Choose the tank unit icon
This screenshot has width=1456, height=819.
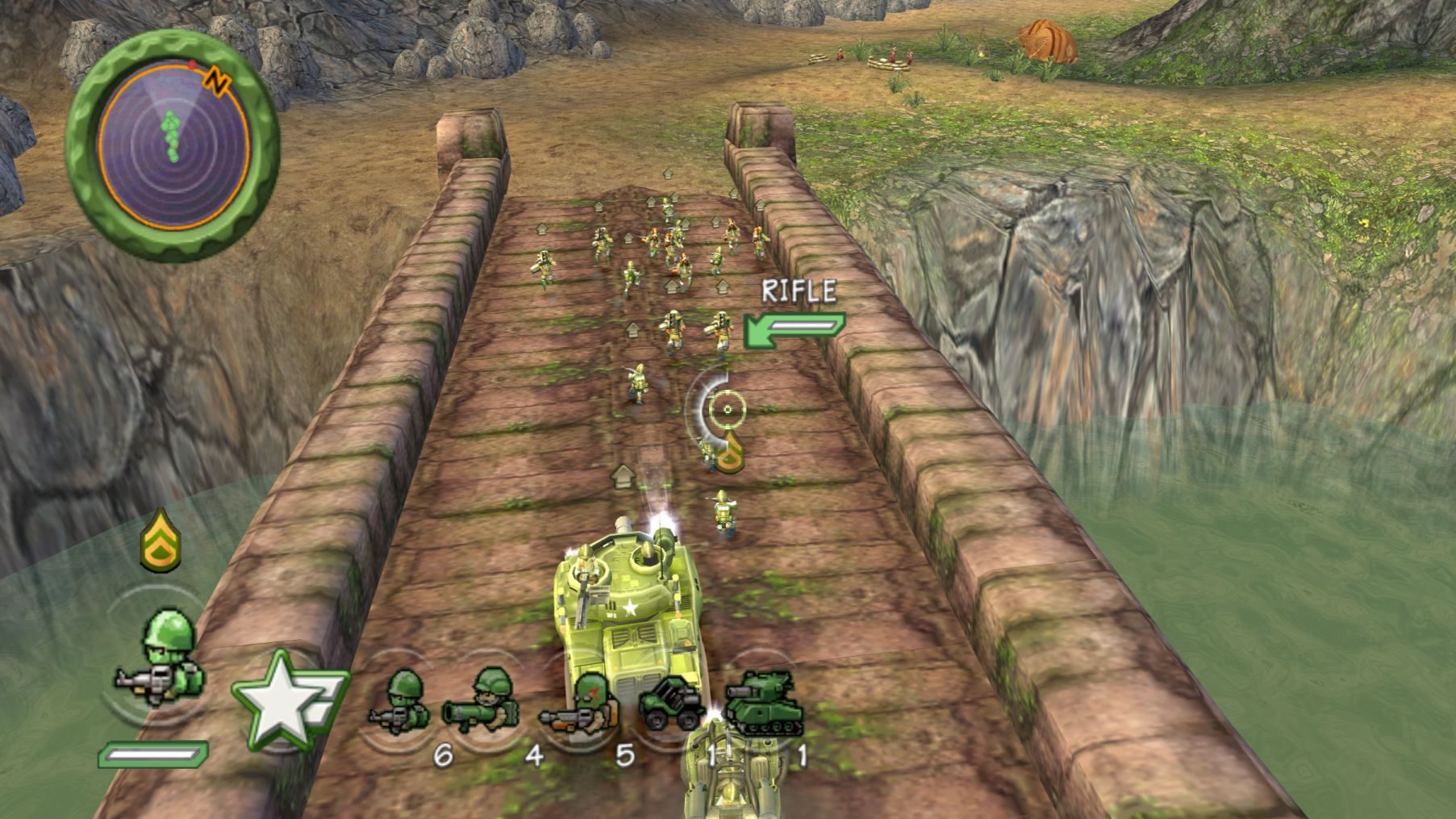(763, 703)
